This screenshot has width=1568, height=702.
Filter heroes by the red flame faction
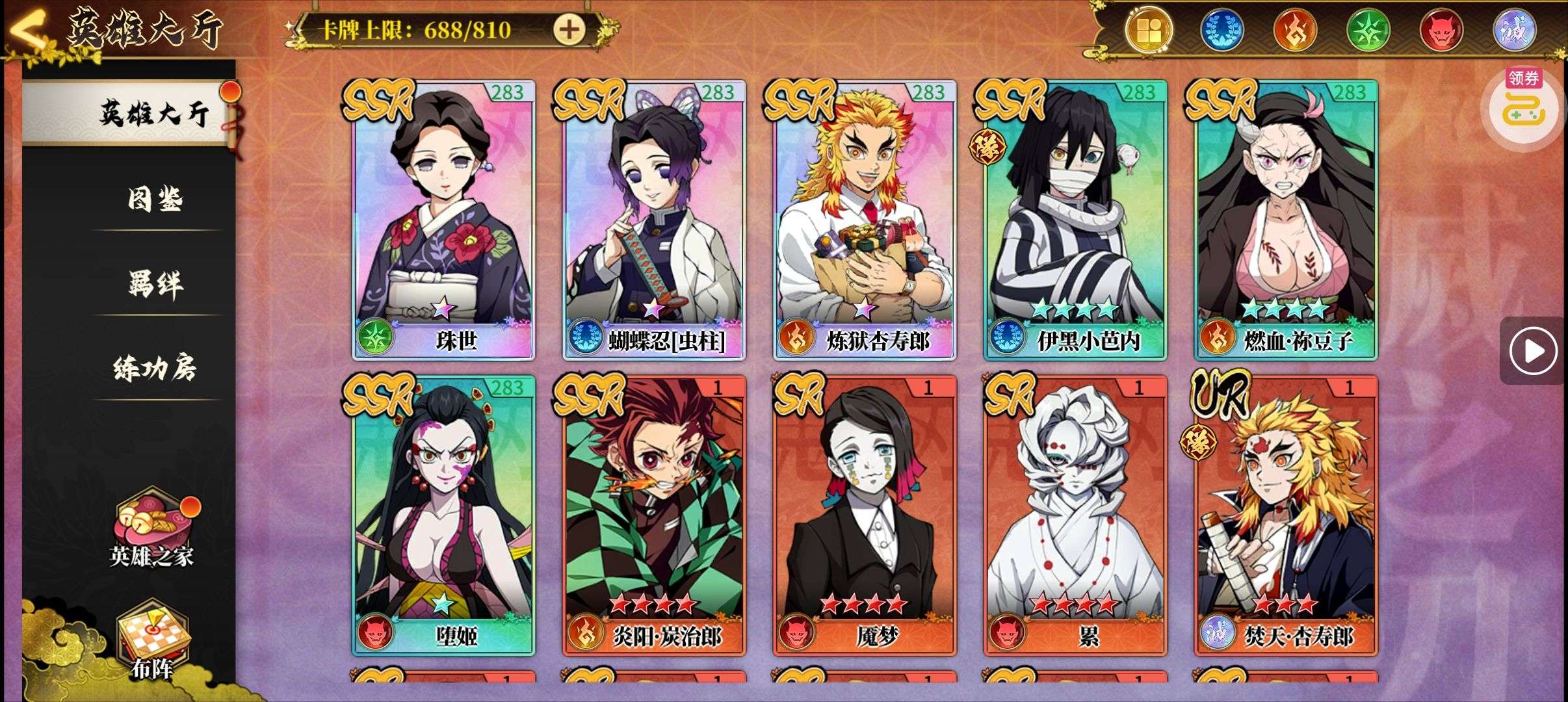1295,30
